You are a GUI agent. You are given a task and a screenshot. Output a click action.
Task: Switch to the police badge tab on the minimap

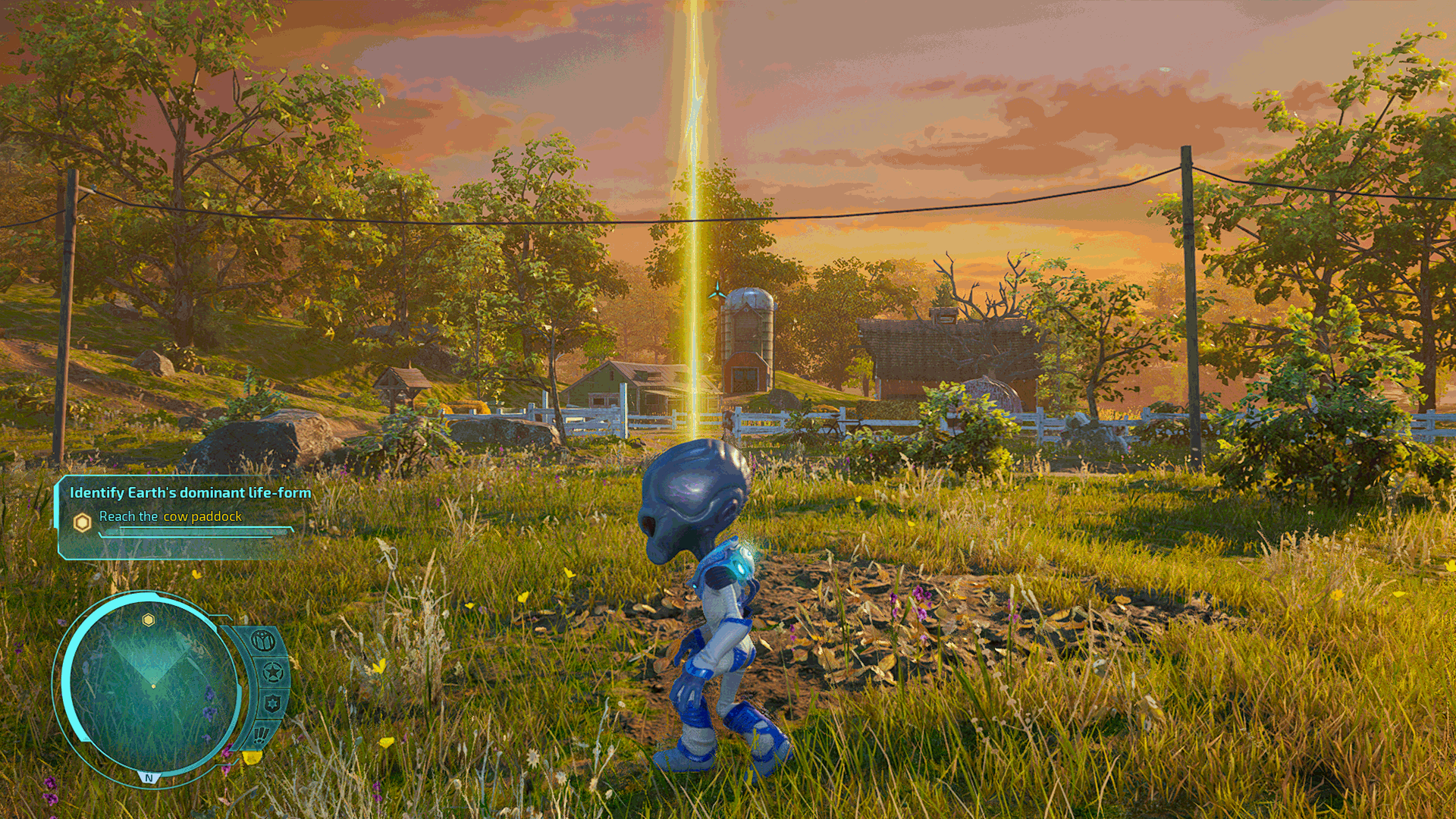tap(273, 704)
